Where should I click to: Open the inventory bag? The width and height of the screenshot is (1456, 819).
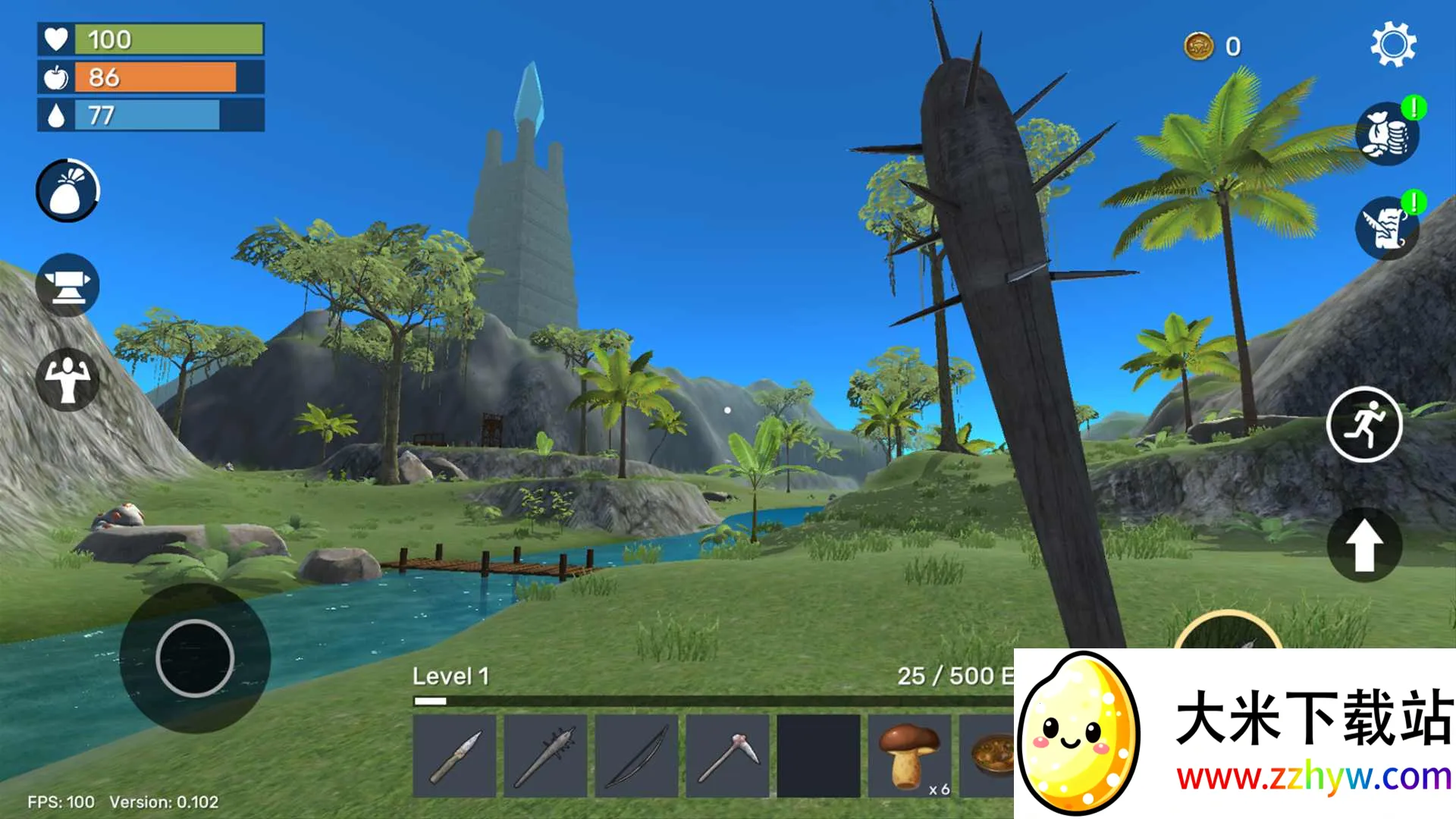67,190
